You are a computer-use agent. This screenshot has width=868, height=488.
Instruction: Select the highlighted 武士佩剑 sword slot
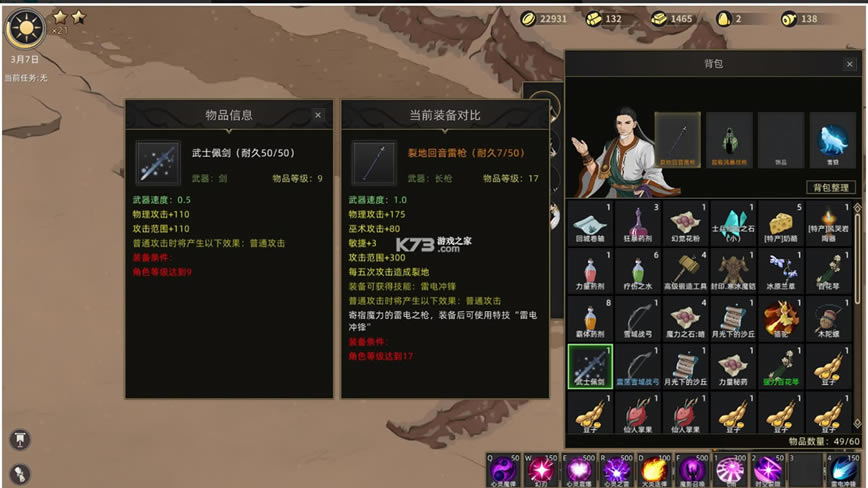pyautogui.click(x=590, y=366)
